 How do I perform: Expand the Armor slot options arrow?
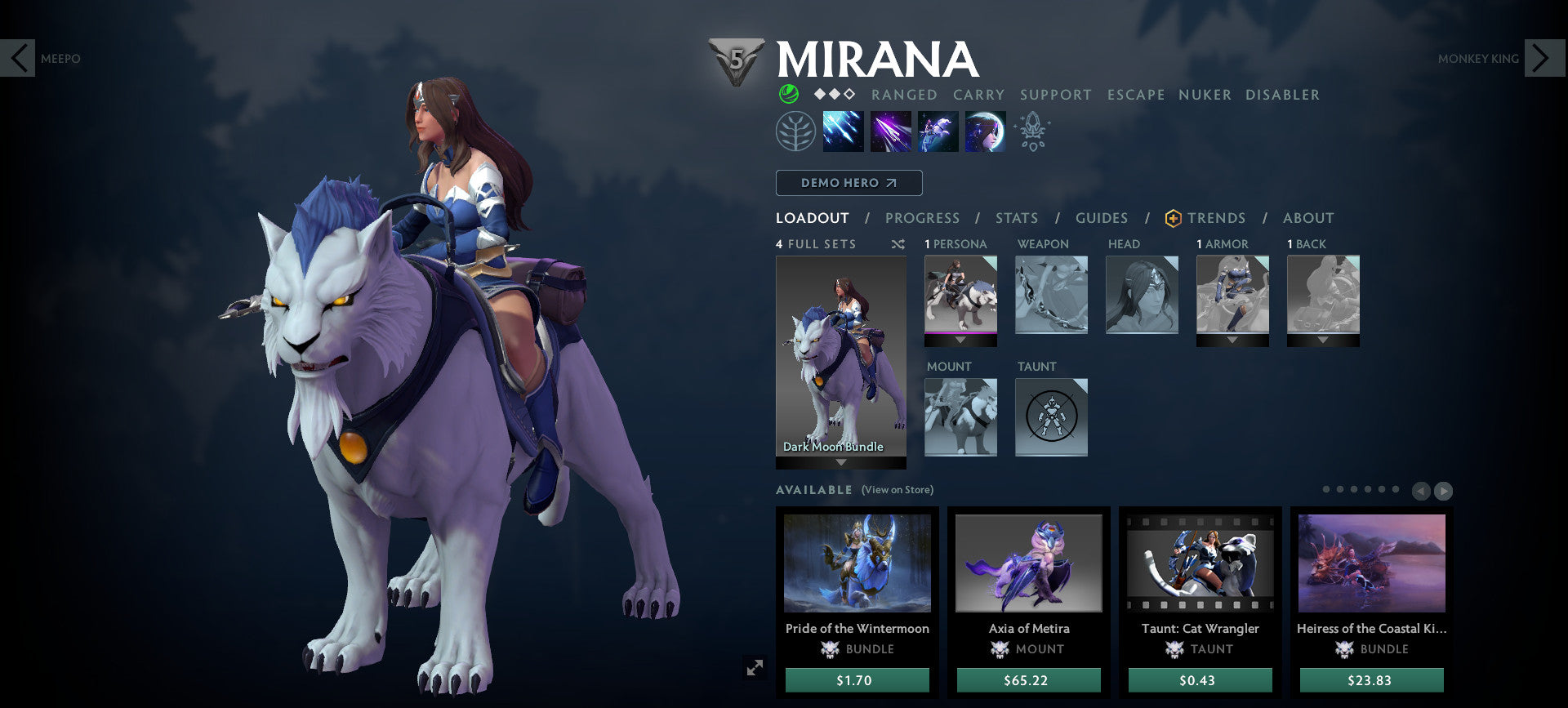(x=1232, y=341)
